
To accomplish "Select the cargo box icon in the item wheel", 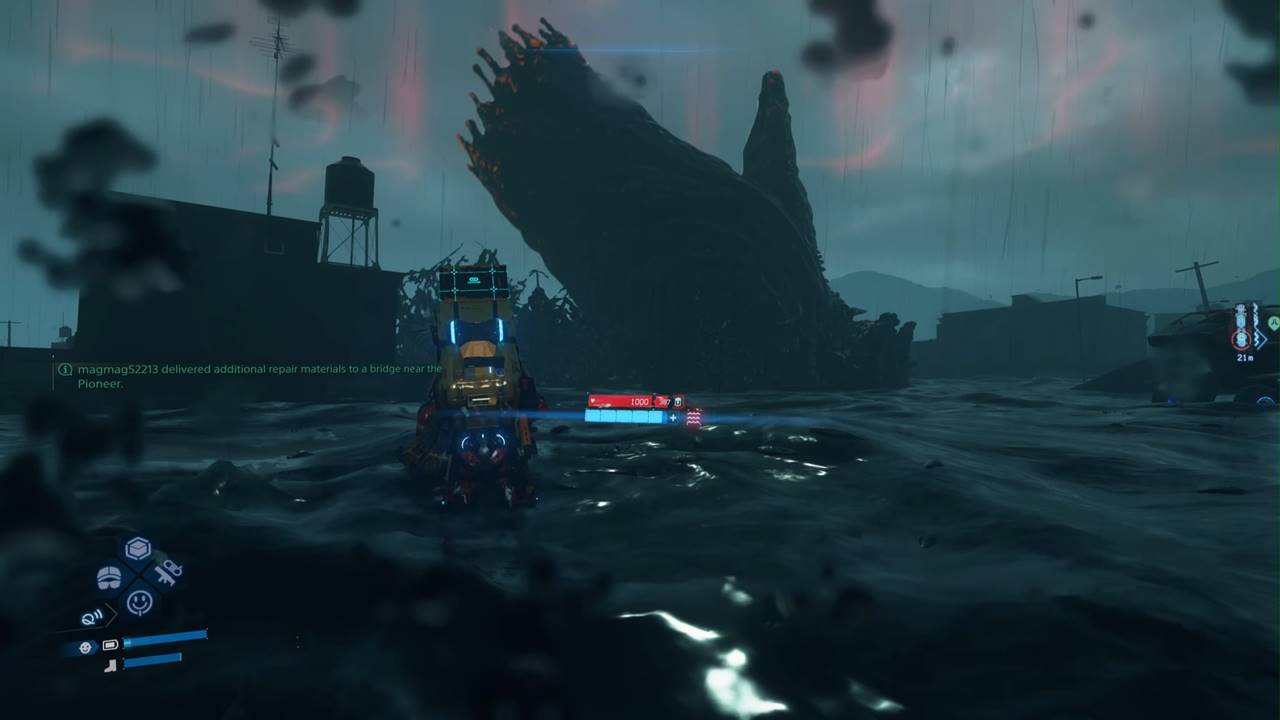I will coord(138,549).
